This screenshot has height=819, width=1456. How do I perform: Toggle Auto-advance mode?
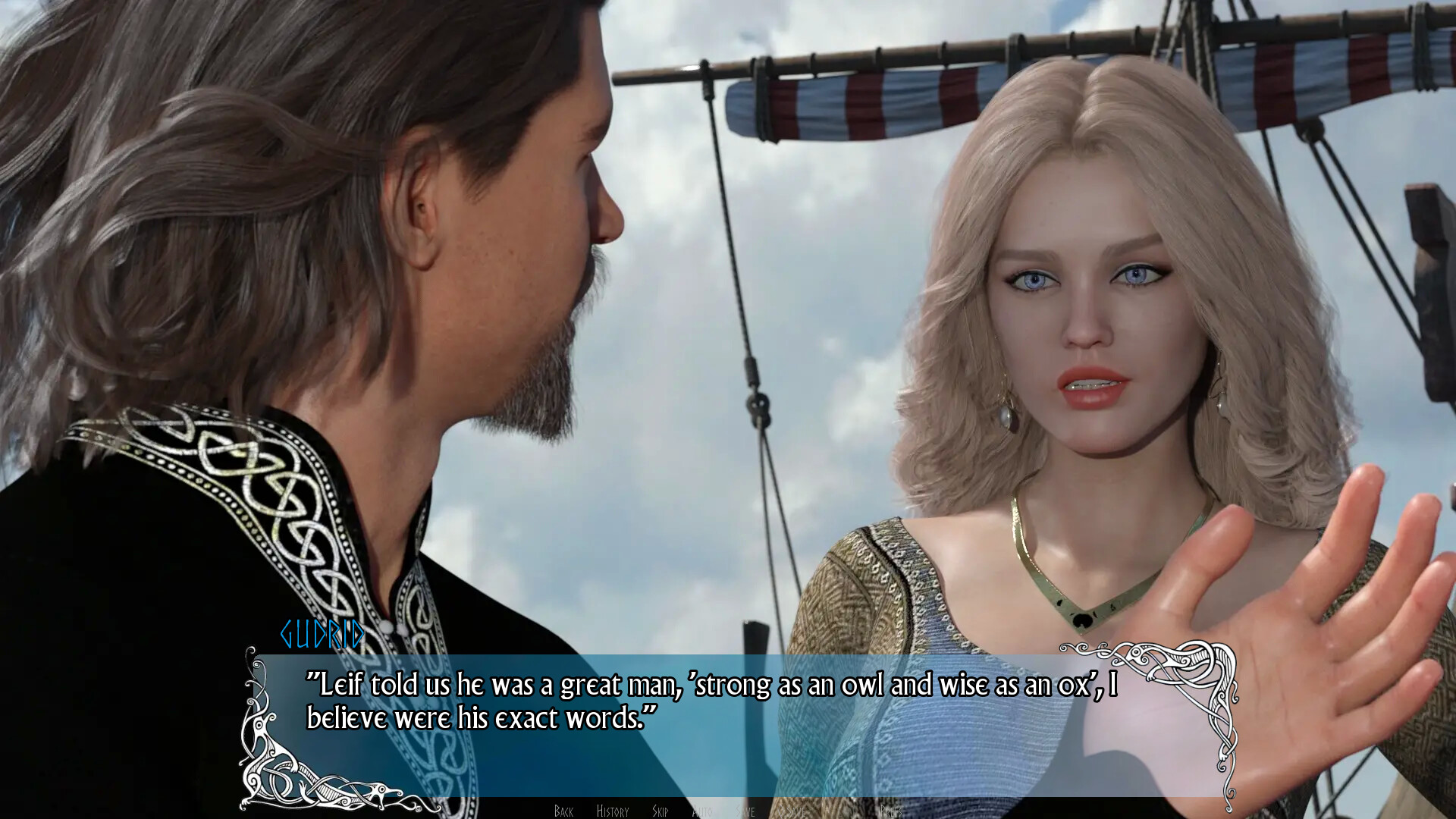pyautogui.click(x=702, y=811)
